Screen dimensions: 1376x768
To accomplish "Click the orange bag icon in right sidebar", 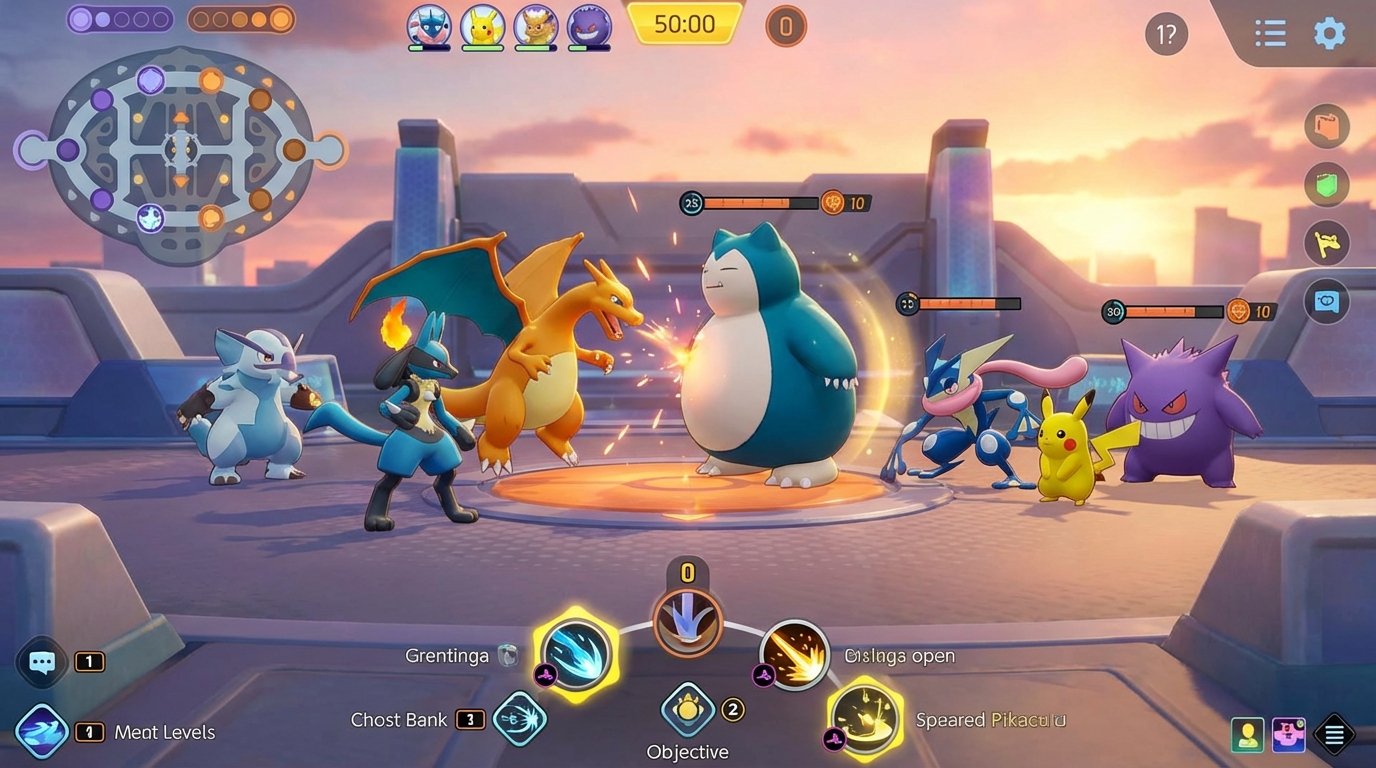I will point(1327,127).
